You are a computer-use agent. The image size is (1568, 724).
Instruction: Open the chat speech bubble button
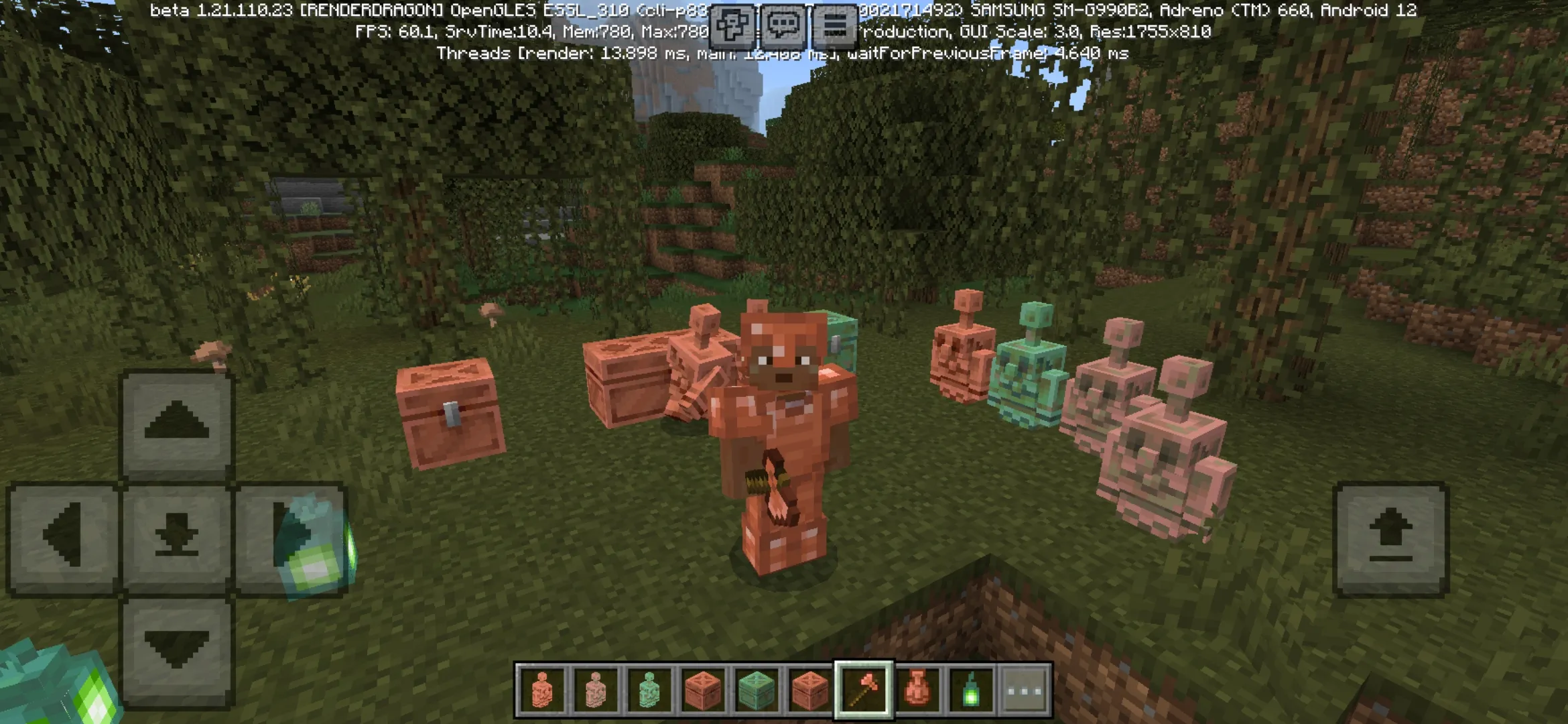coord(783,27)
